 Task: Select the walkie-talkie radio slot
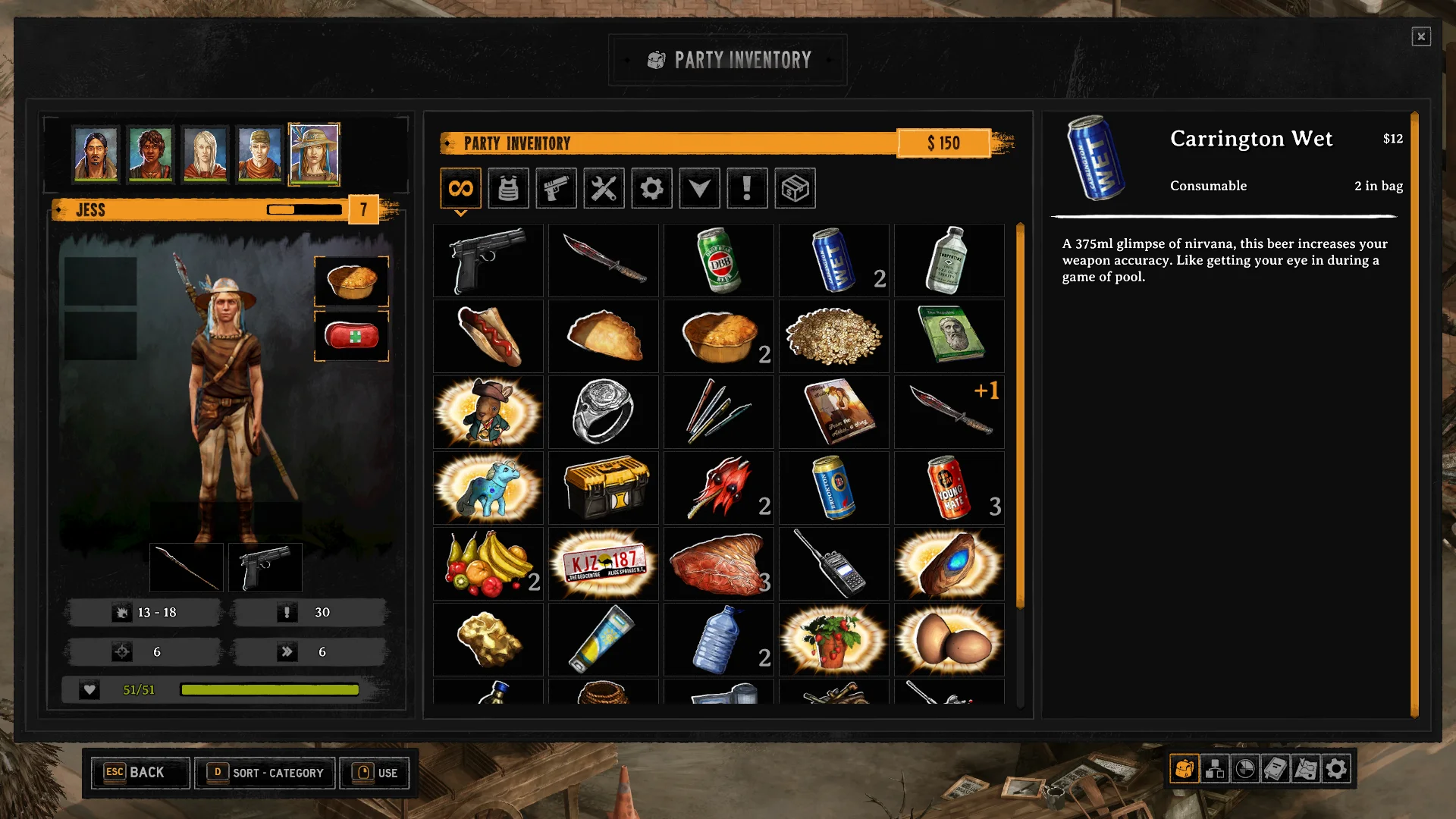click(834, 563)
